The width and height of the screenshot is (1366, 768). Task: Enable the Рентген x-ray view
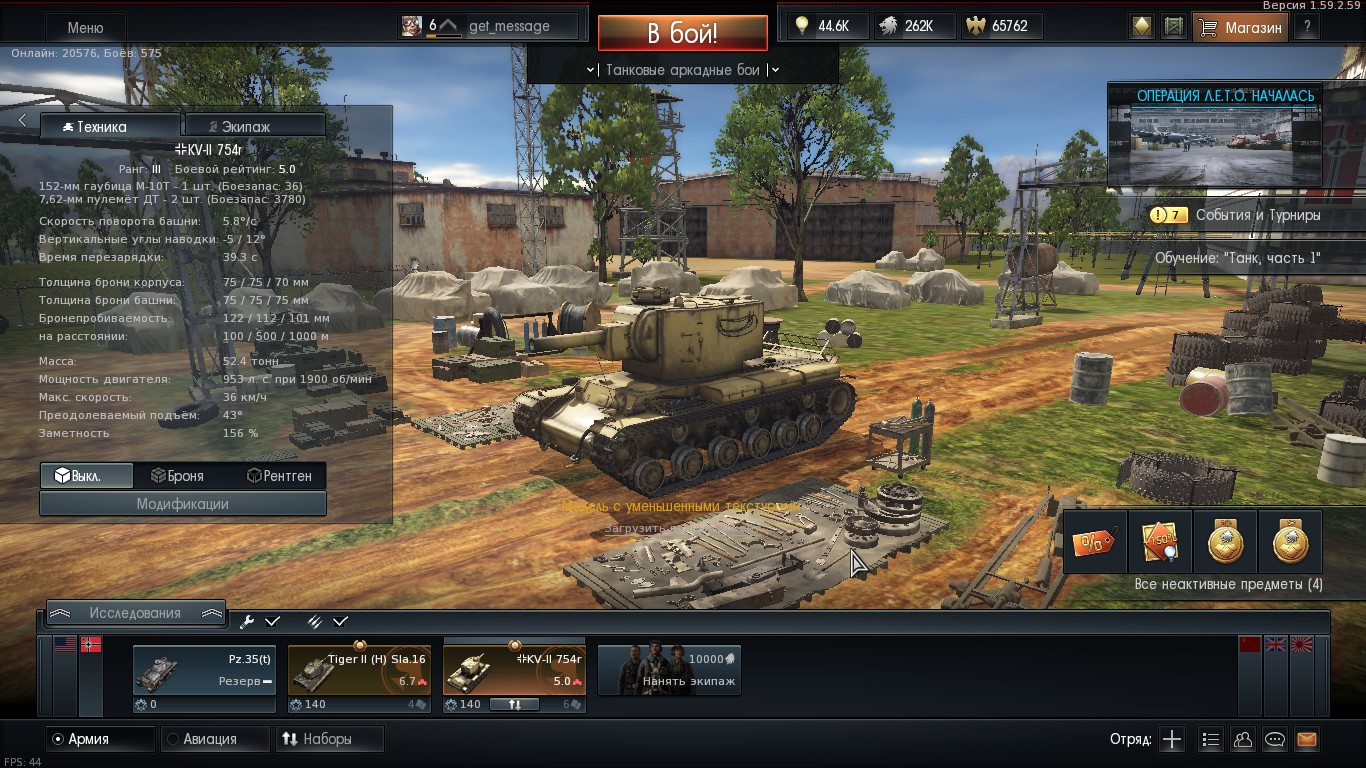pos(279,476)
